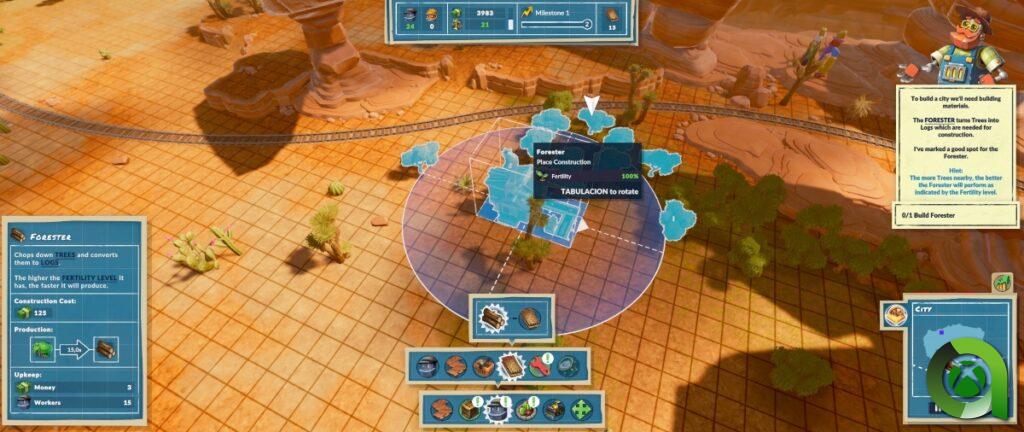Screen dimensions: 1024x432
Task: Select the wooden crate category icon
Action: tap(469, 409)
